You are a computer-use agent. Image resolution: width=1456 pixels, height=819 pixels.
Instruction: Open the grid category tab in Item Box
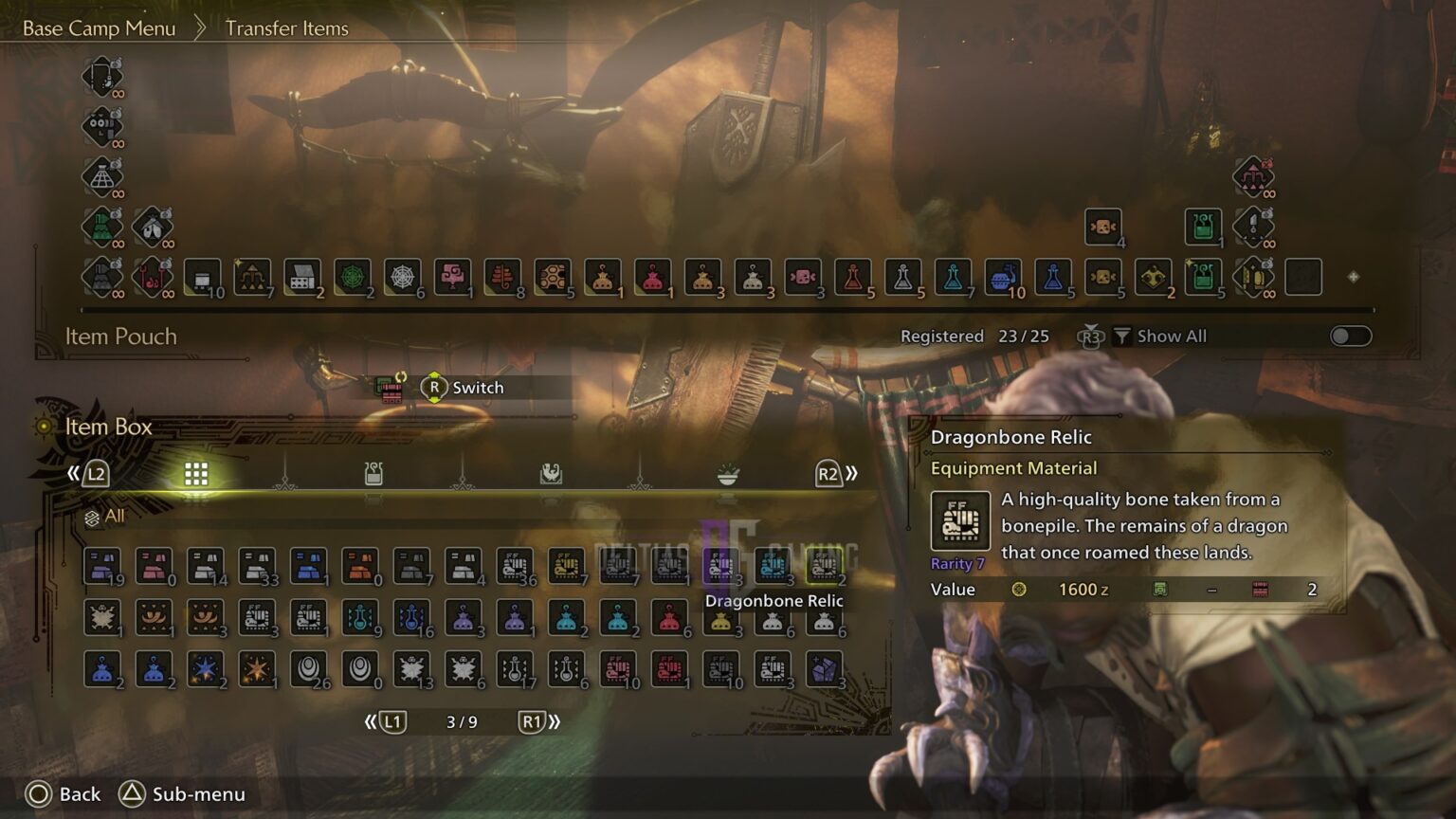coord(196,473)
